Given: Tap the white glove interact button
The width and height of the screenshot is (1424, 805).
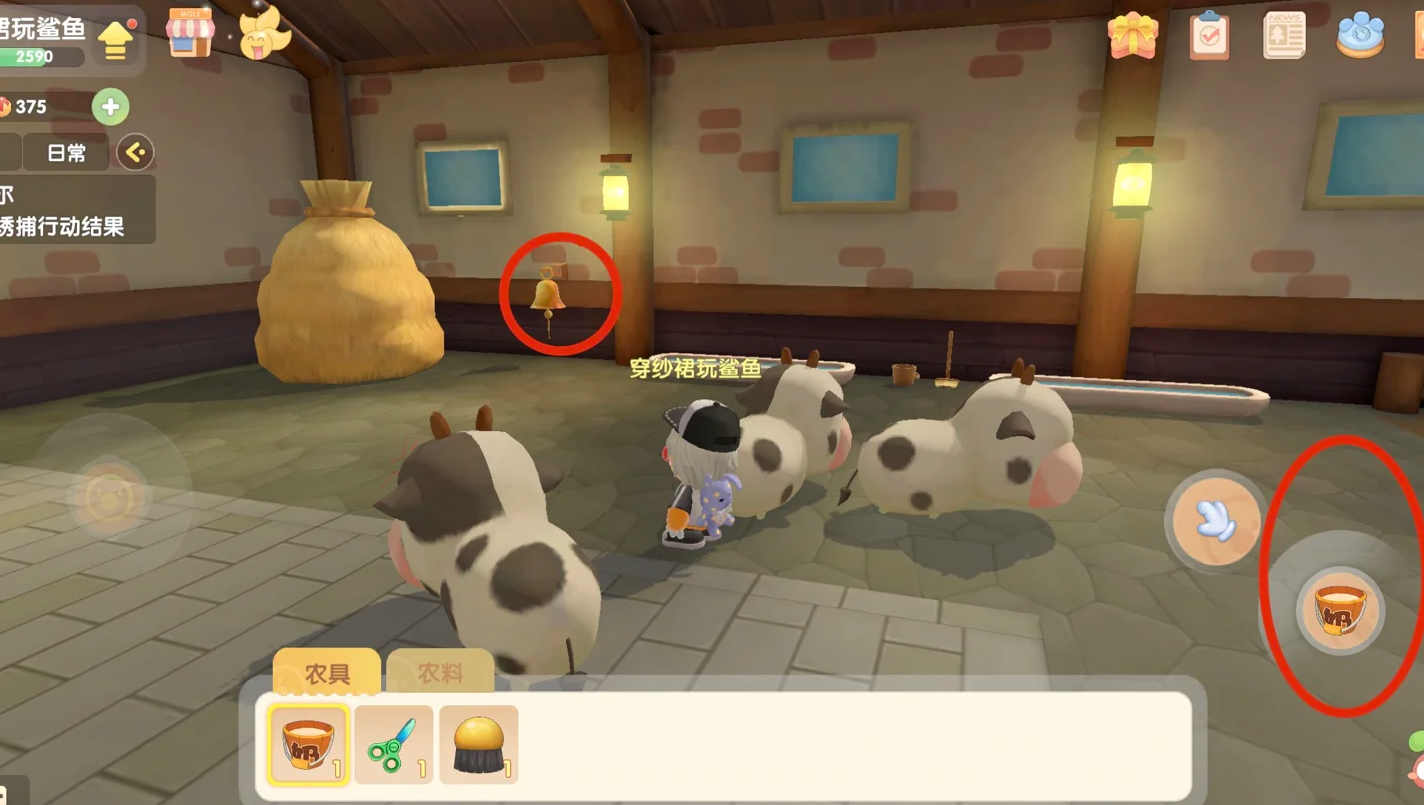Looking at the screenshot, I should (x=1216, y=517).
